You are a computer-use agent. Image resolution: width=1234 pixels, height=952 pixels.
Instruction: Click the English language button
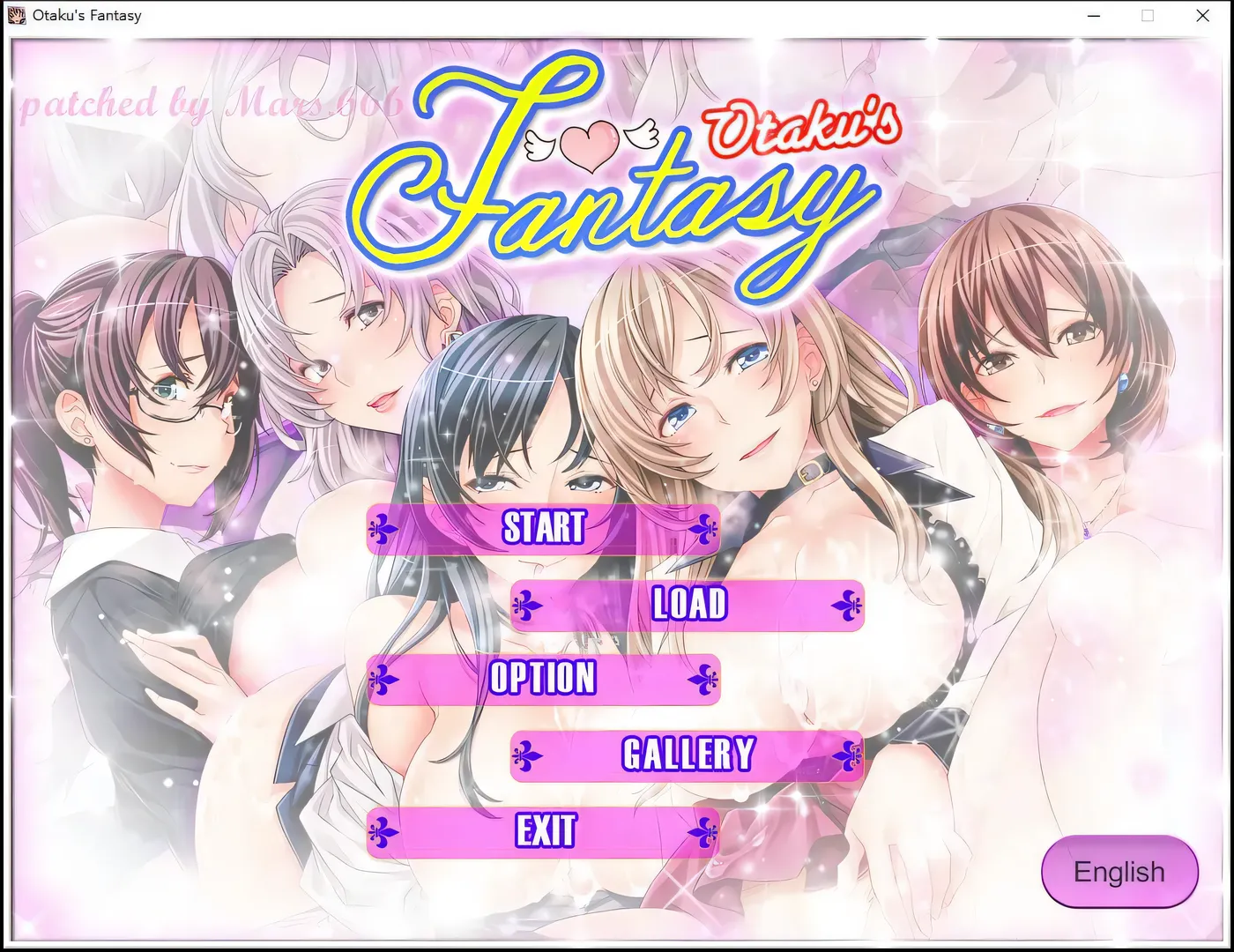click(1119, 872)
